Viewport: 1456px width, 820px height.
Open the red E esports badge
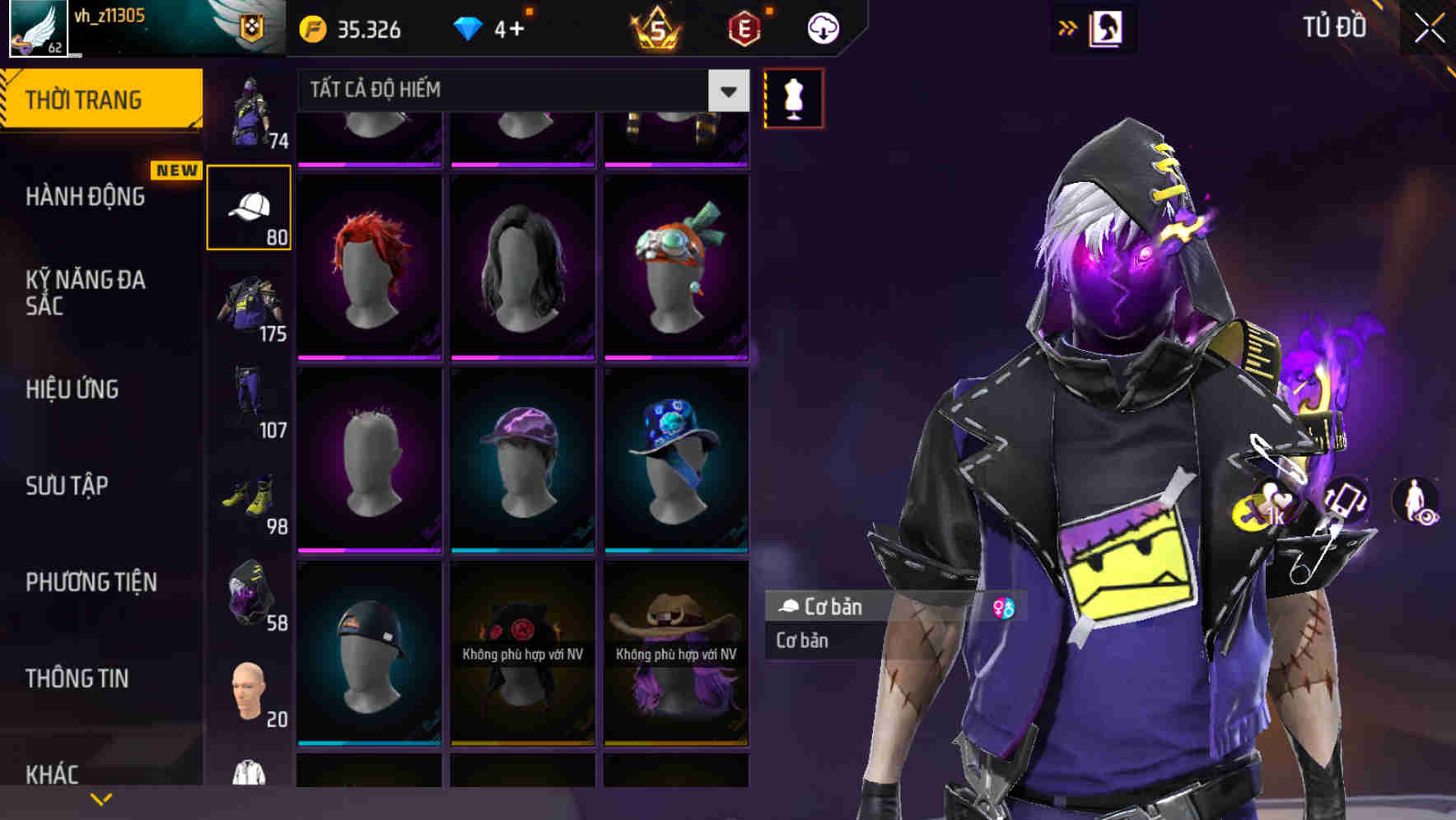743,29
